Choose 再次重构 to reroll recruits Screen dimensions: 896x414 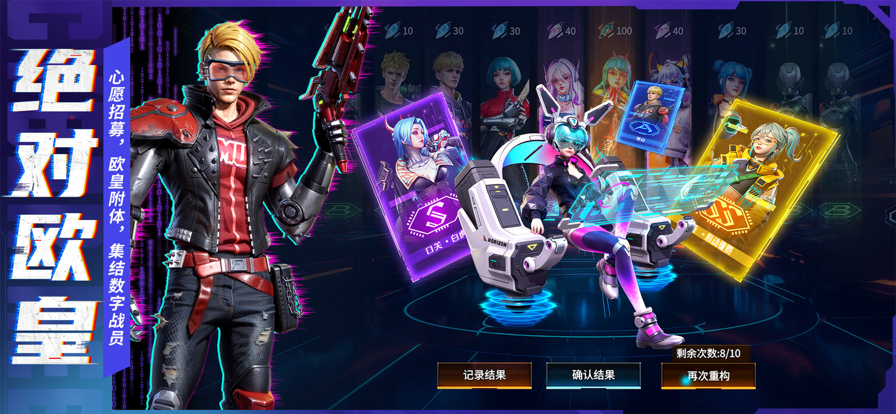tap(708, 375)
